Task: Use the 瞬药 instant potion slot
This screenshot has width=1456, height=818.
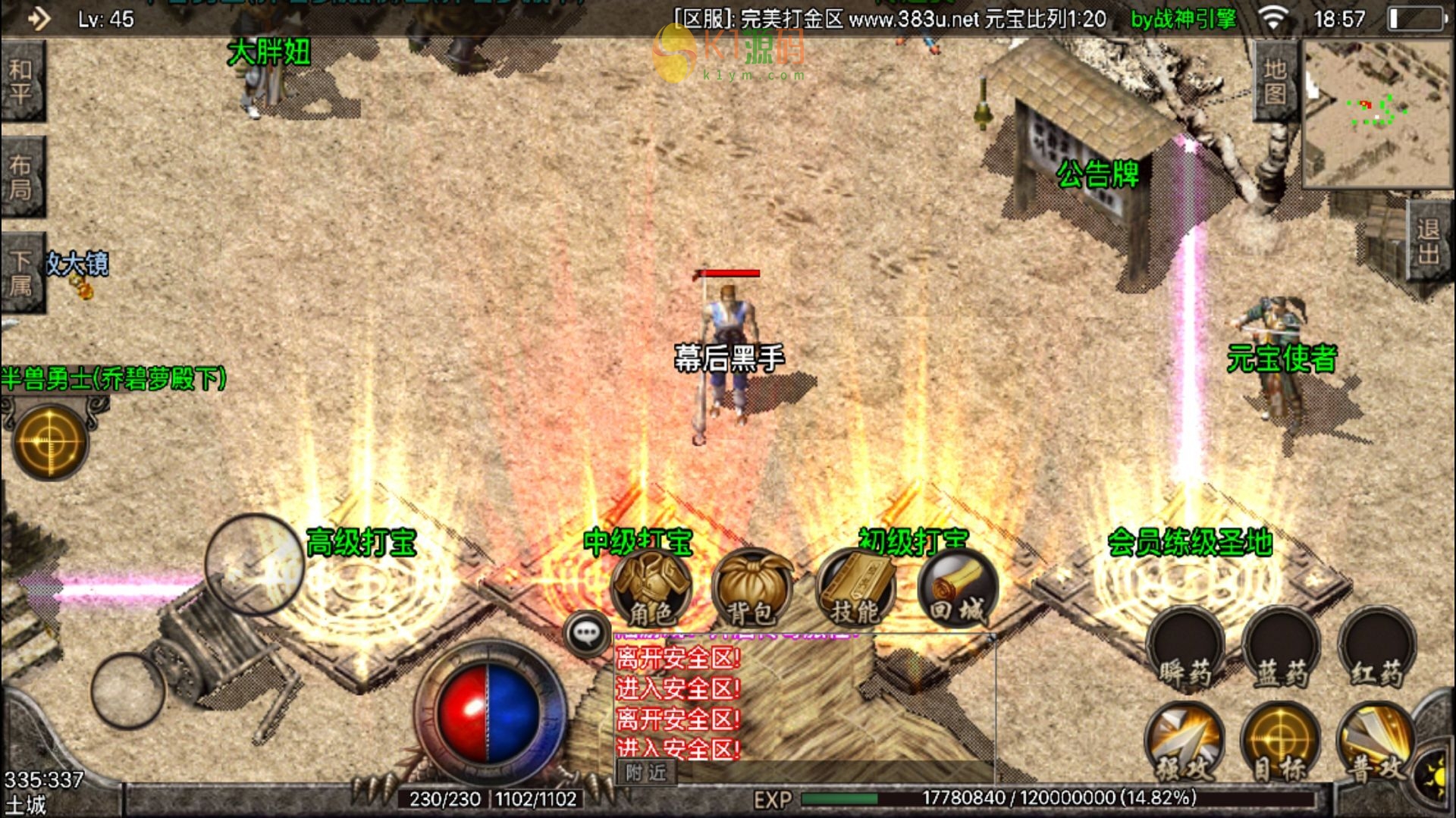Action: 1185,650
